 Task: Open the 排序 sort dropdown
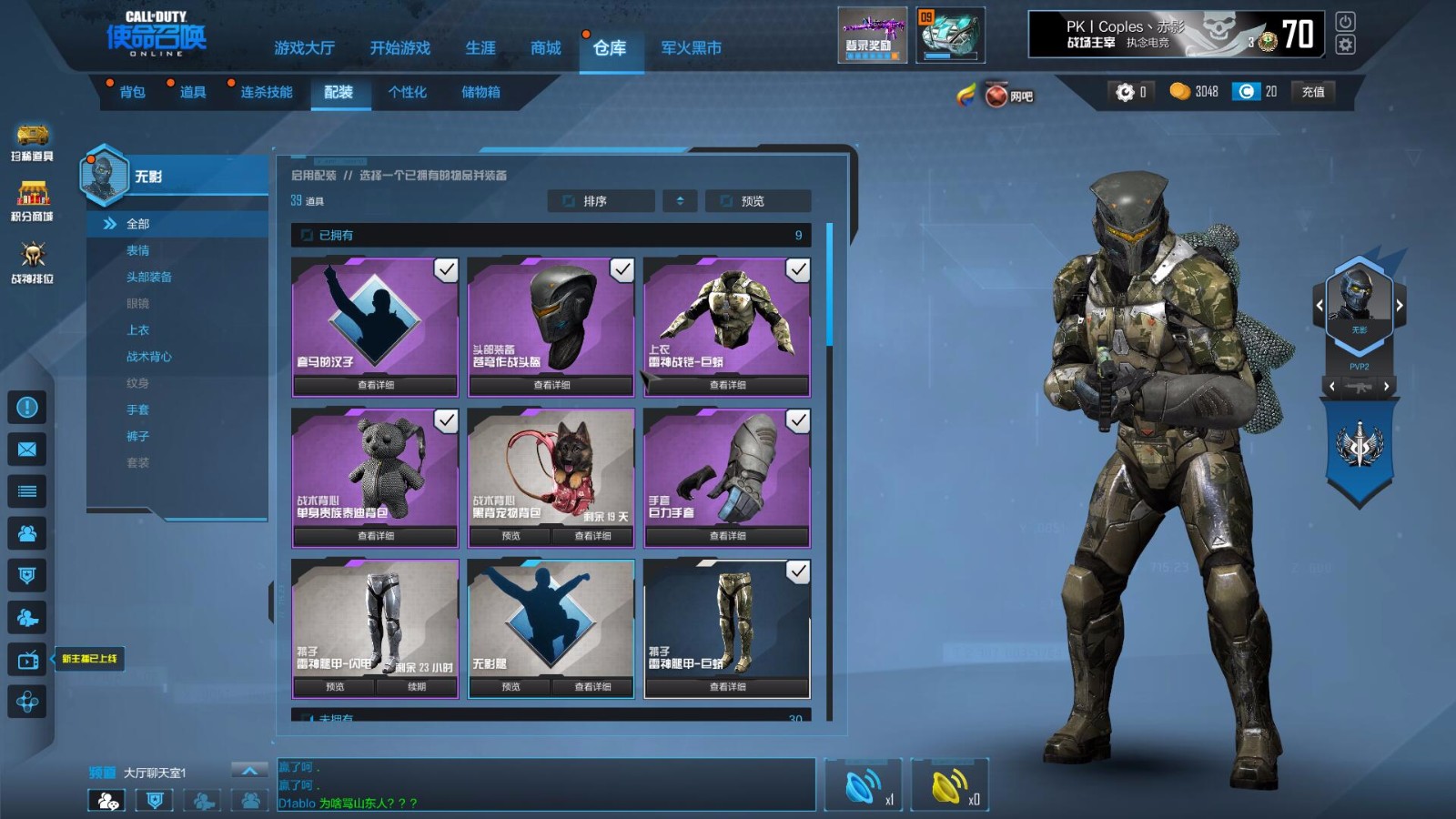point(601,201)
